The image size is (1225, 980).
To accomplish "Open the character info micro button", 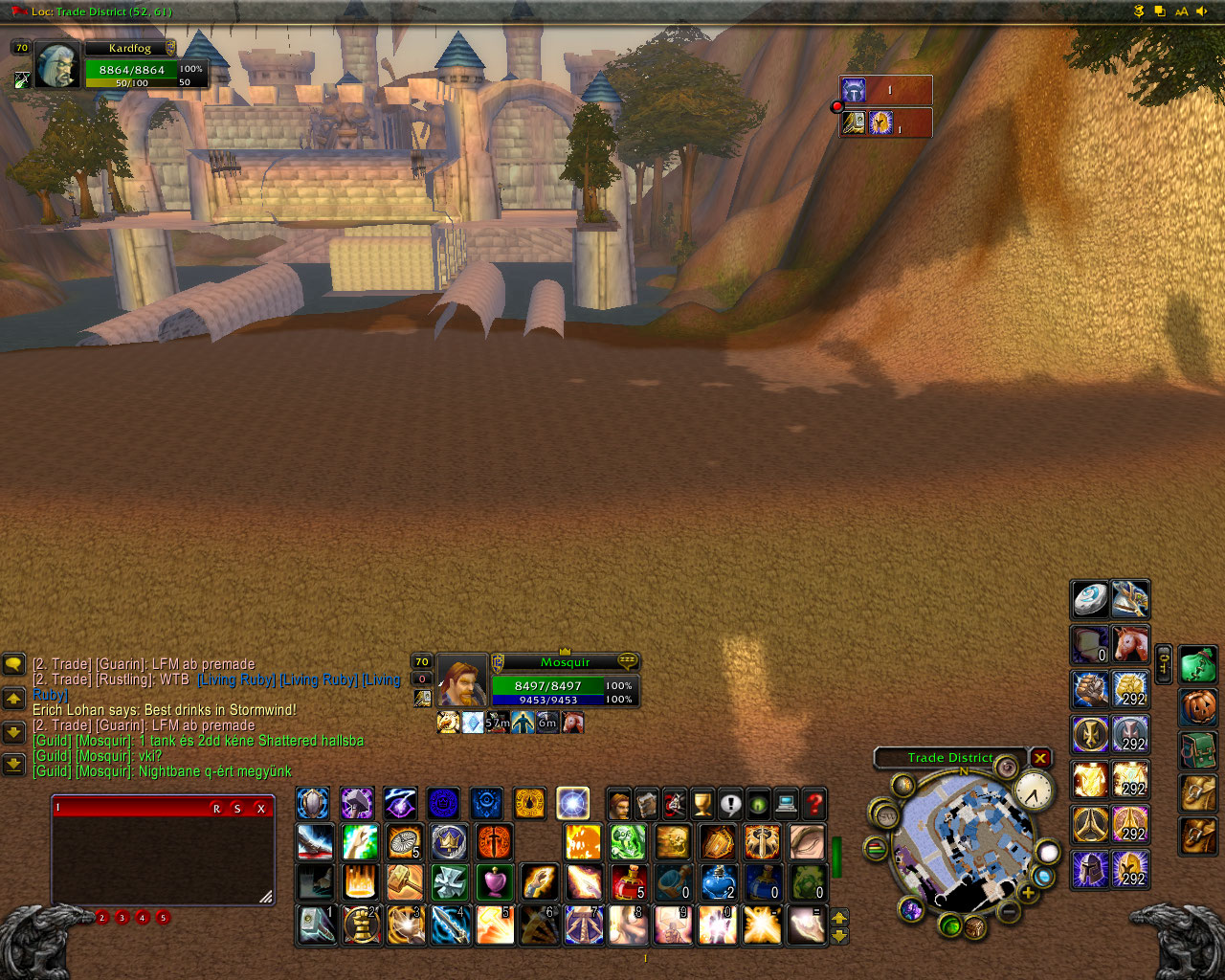I will tap(619, 803).
